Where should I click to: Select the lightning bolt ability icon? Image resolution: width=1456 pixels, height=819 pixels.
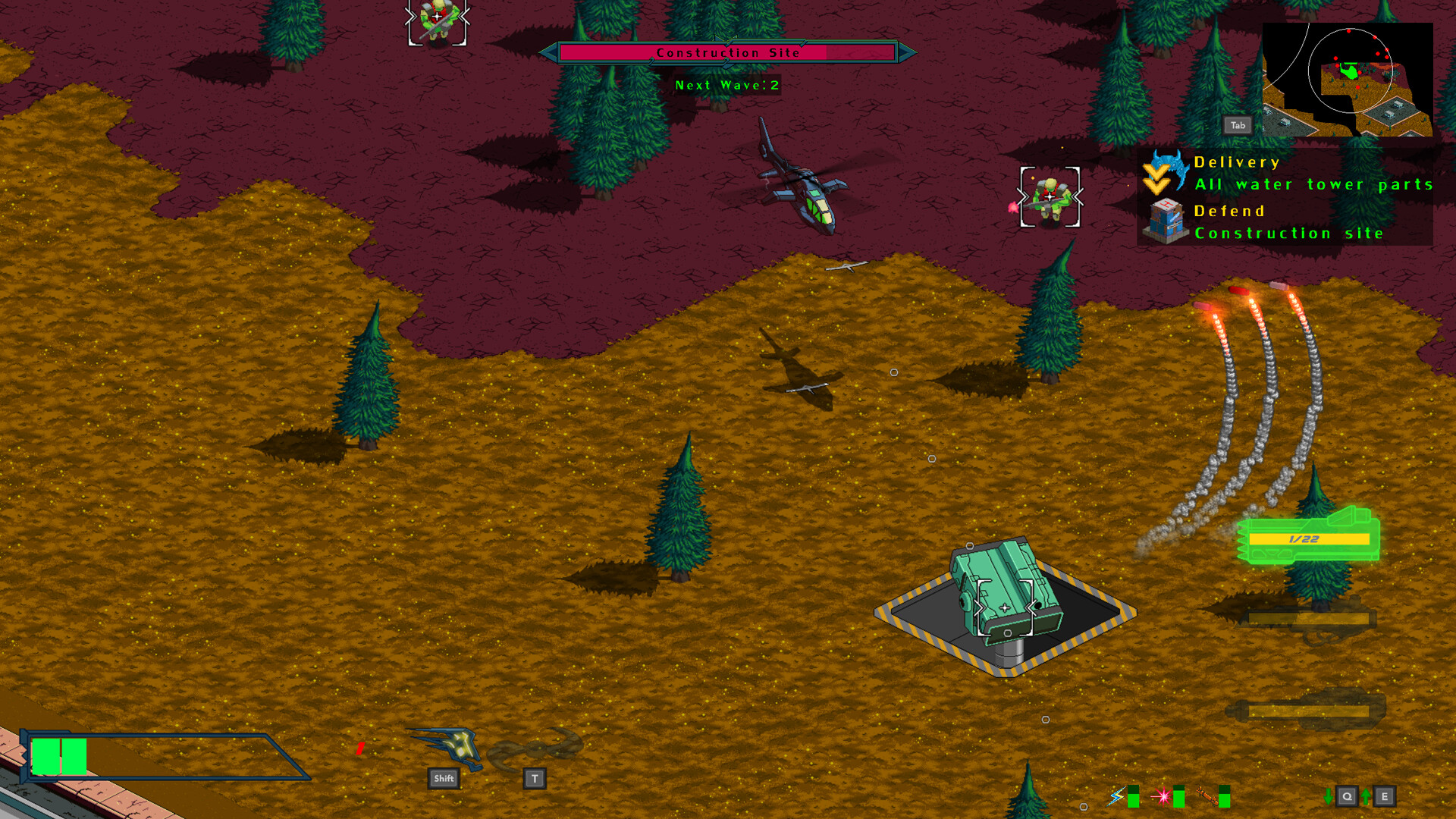pos(1117,796)
